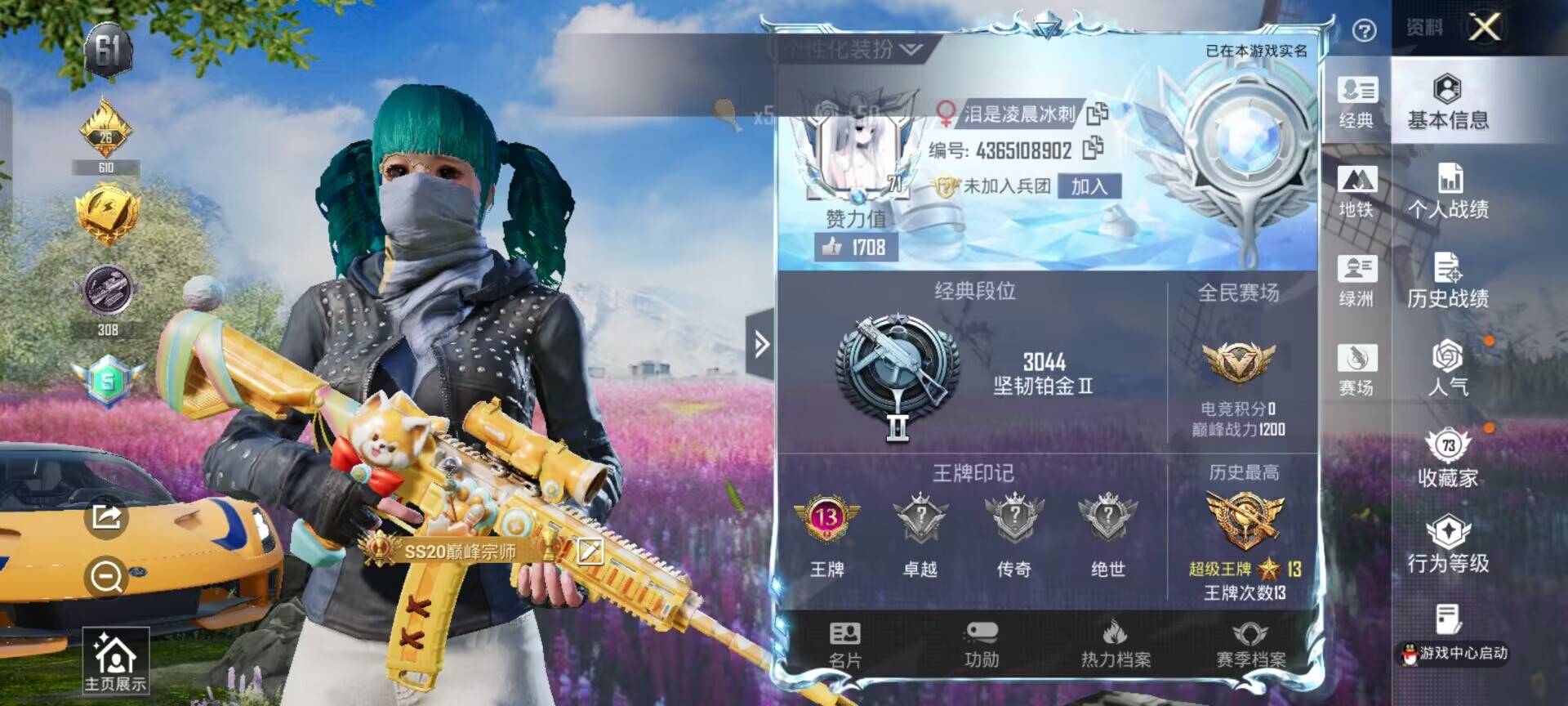Join a clan with the 加入 button

(x=1089, y=186)
